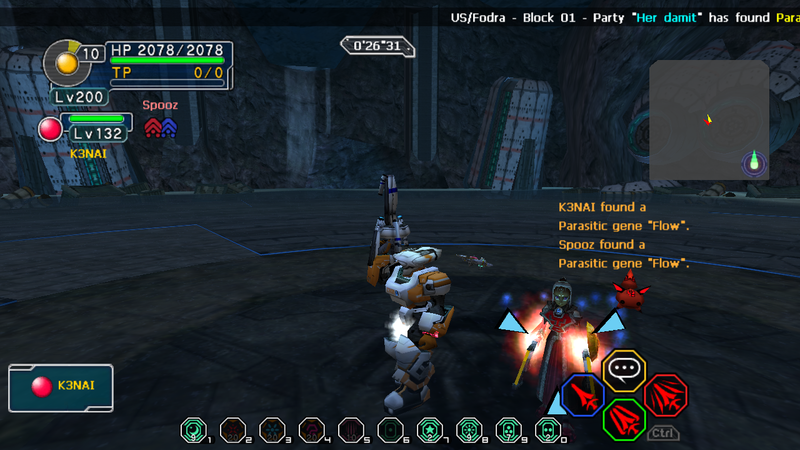Select hotbar slot 4
This screenshot has height=450, width=800.
311,430
